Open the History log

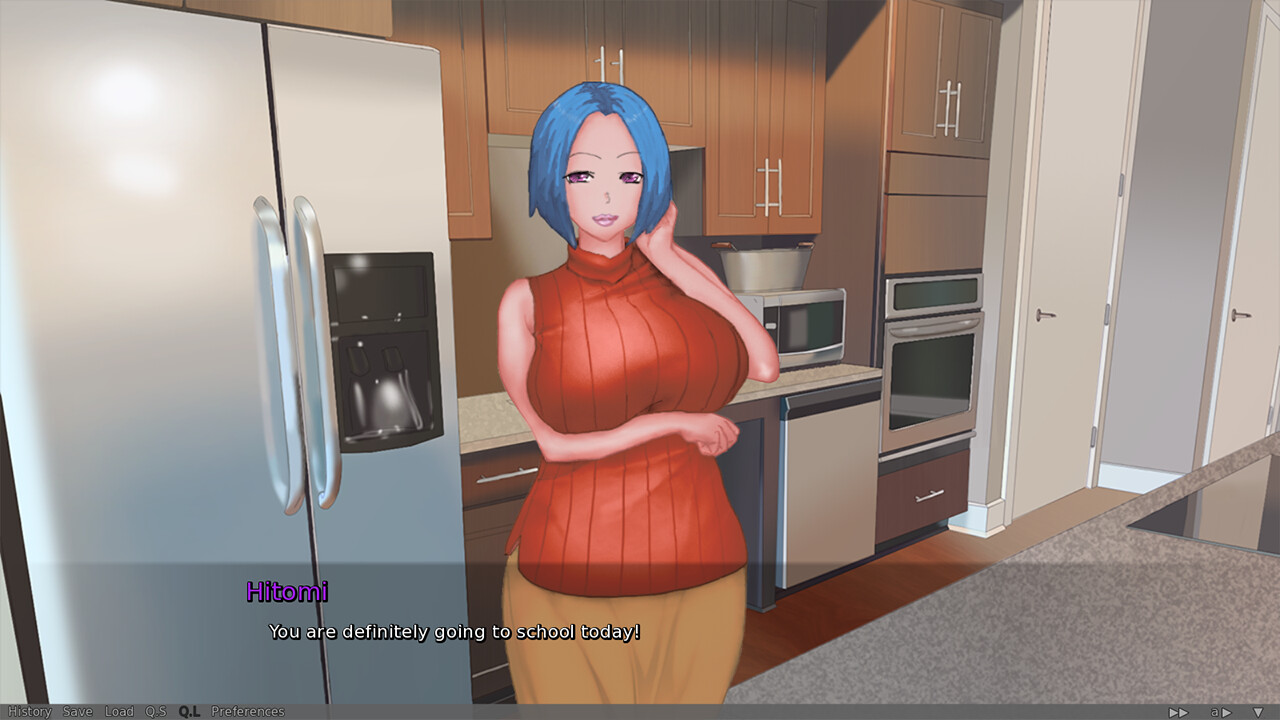tap(31, 712)
